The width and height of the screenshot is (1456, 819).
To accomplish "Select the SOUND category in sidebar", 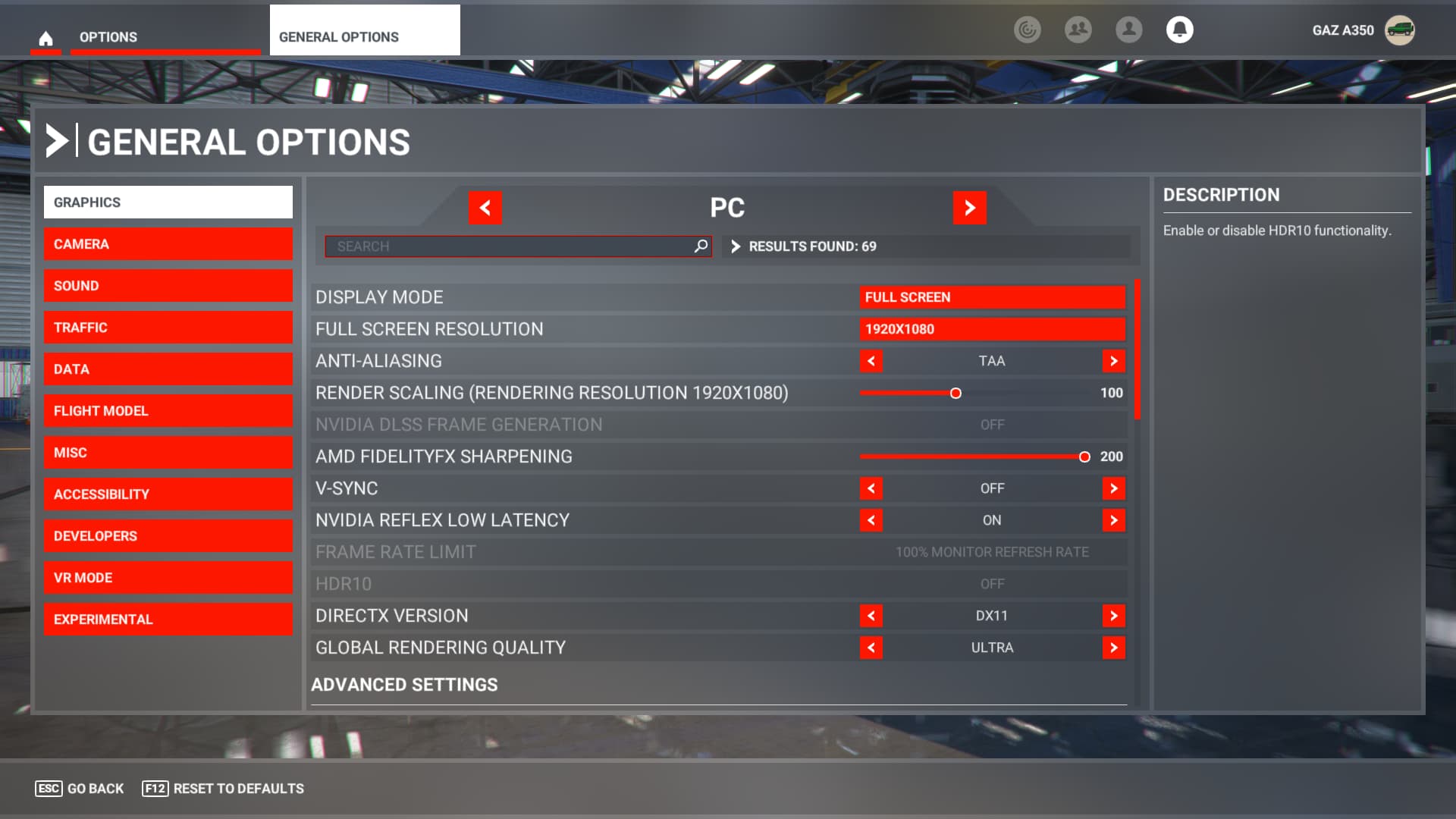I will (x=168, y=285).
